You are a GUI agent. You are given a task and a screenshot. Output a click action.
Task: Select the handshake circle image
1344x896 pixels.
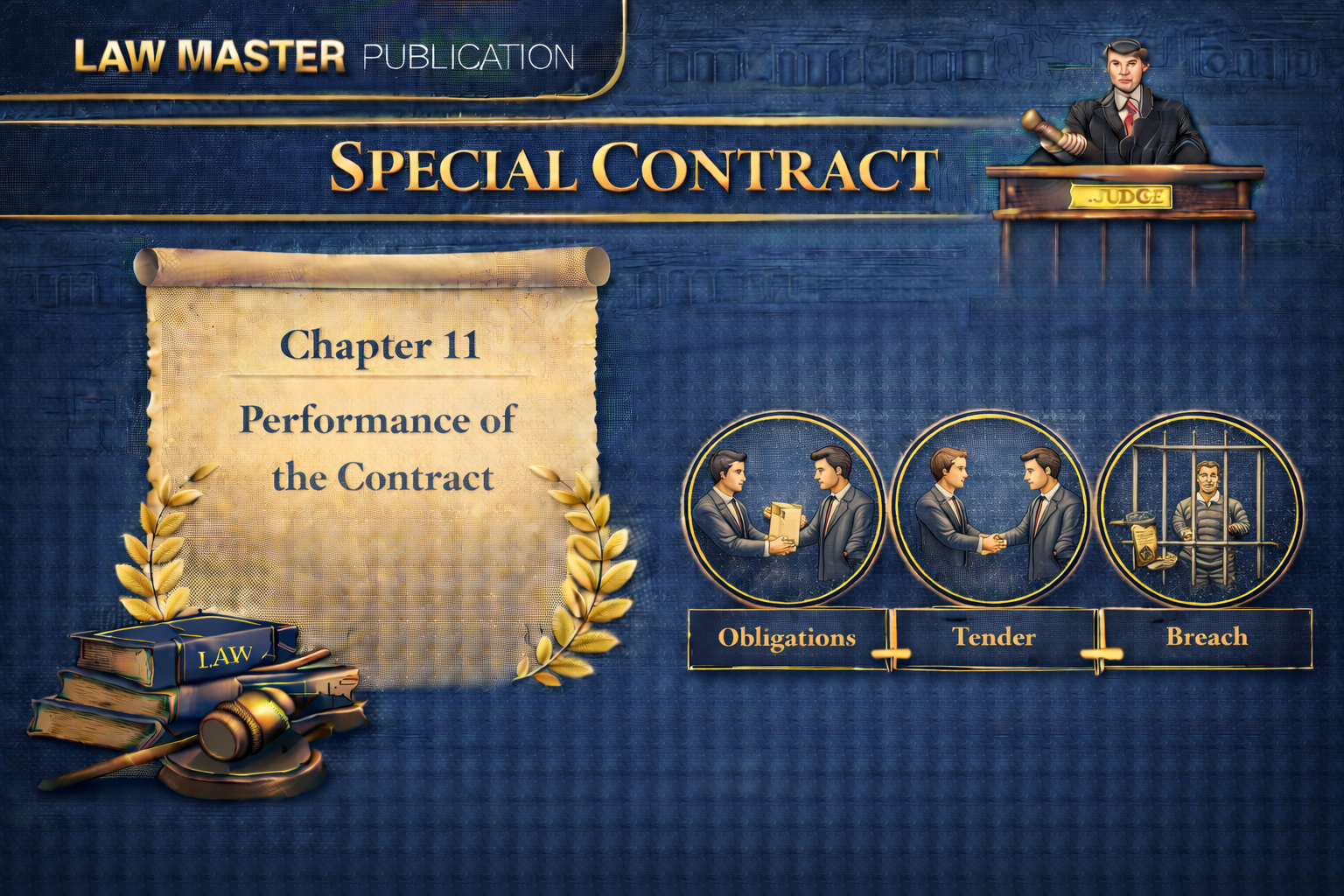[x=991, y=509]
